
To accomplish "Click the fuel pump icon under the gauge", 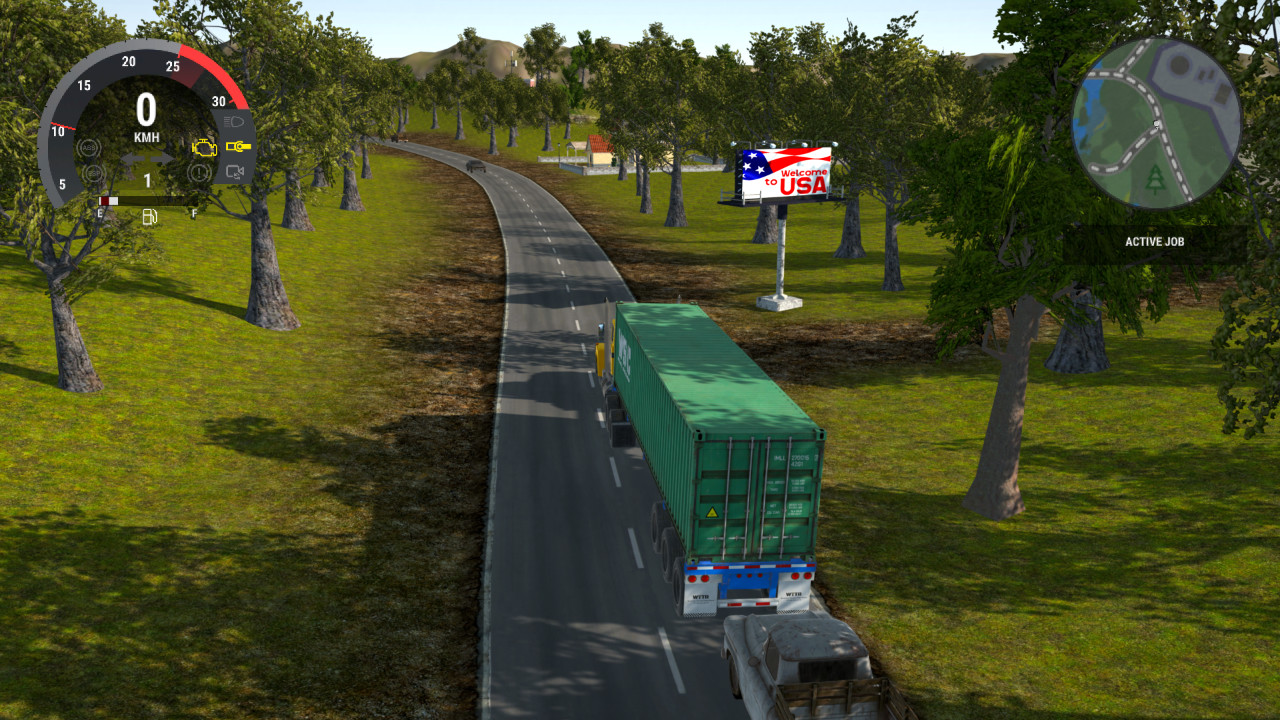I will tap(149, 217).
